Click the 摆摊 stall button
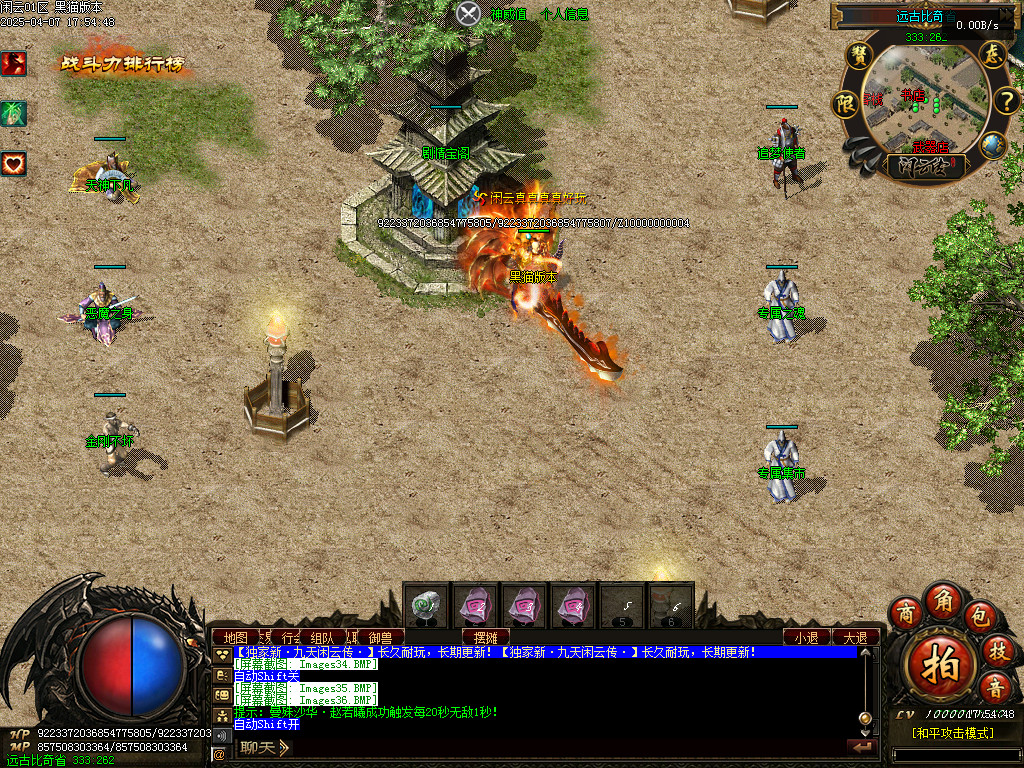The image size is (1024, 768). click(486, 637)
